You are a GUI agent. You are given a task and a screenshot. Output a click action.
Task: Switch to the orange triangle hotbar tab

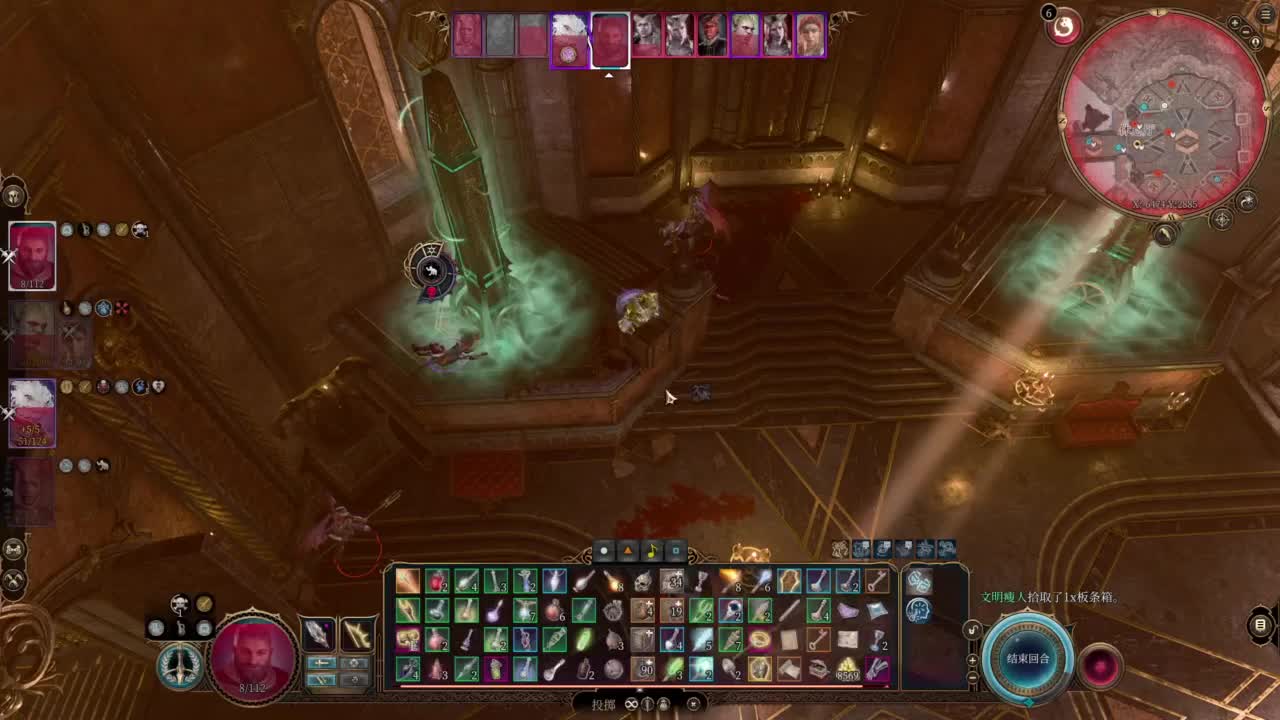click(x=627, y=551)
